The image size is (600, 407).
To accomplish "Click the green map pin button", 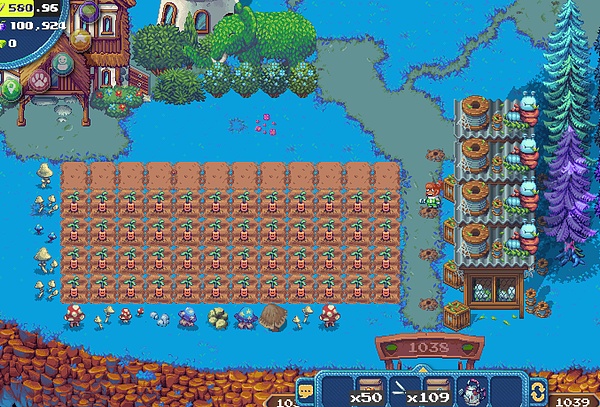I will [x=10, y=89].
